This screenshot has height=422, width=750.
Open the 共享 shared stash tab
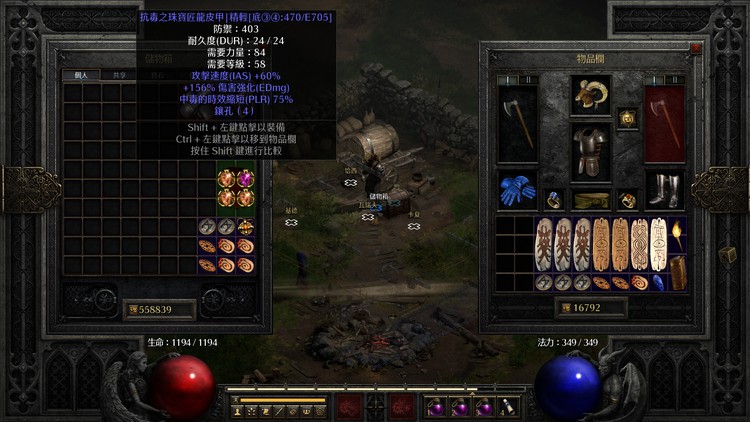(x=118, y=75)
